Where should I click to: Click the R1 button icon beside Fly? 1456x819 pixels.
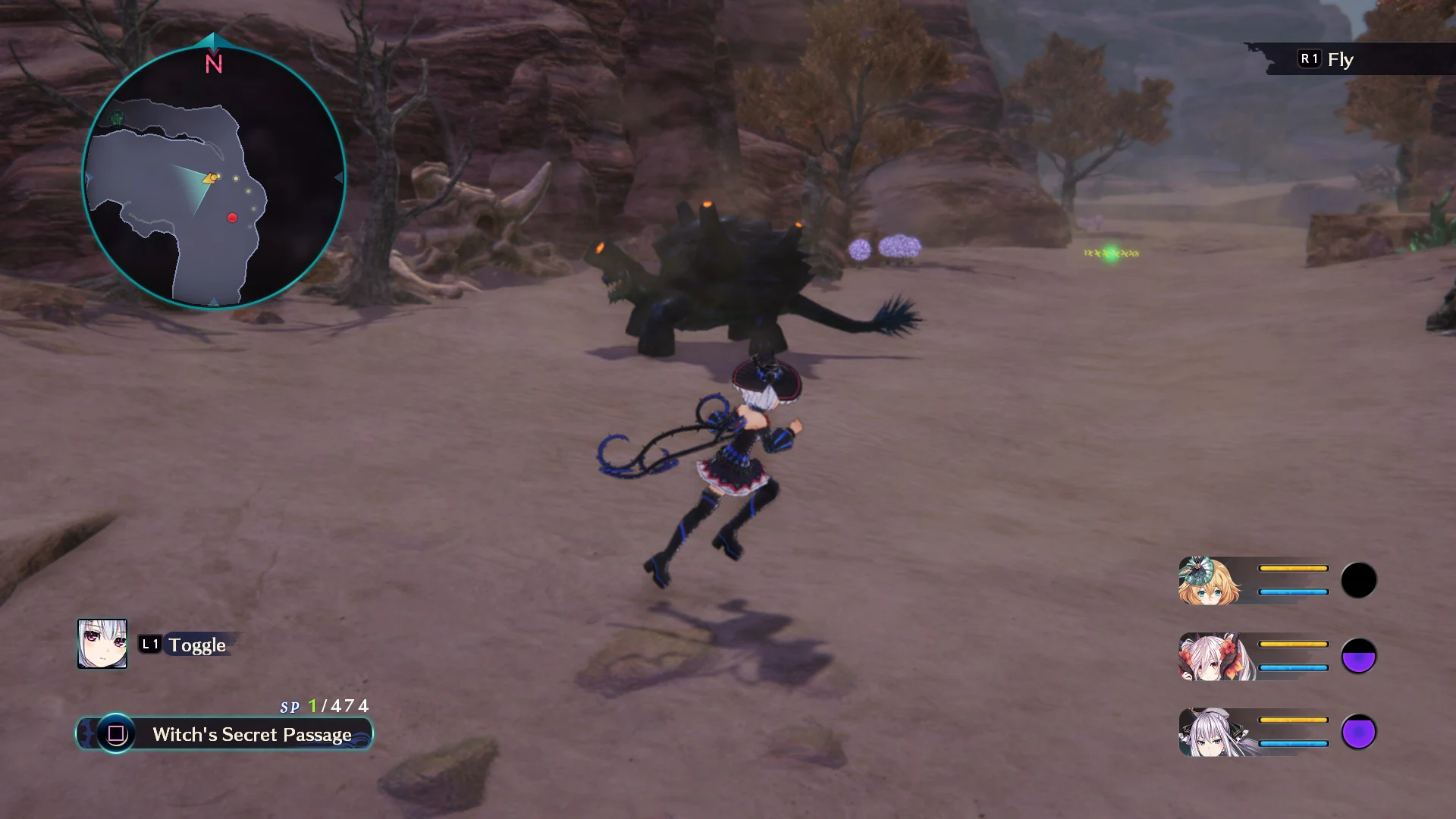click(x=1308, y=58)
